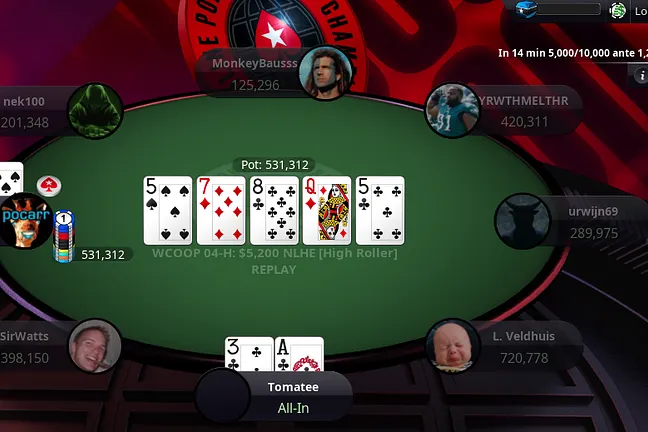The image size is (648, 432).
Task: Select the queen of diamonds board card
Action: point(327,210)
